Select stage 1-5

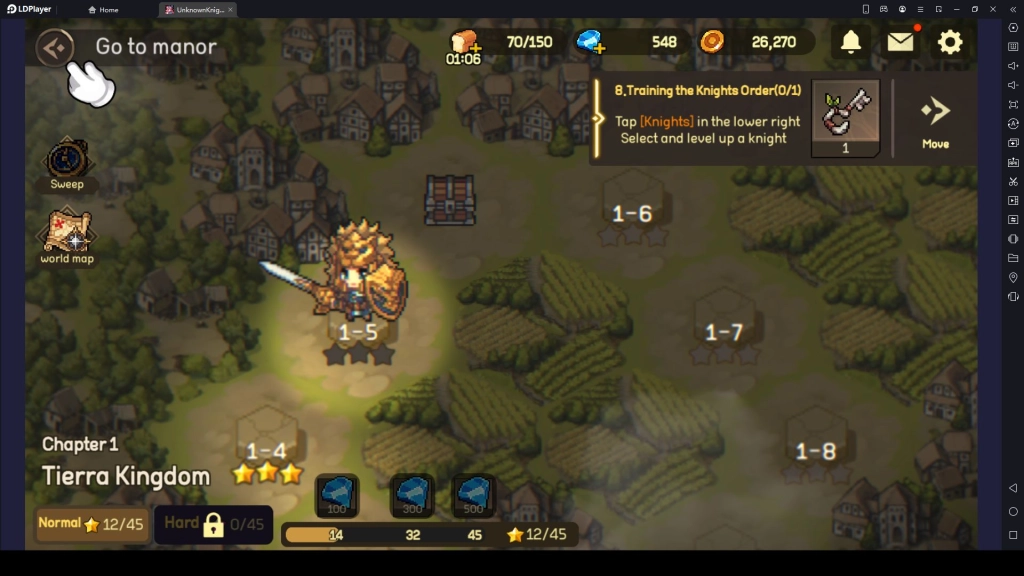tap(358, 331)
